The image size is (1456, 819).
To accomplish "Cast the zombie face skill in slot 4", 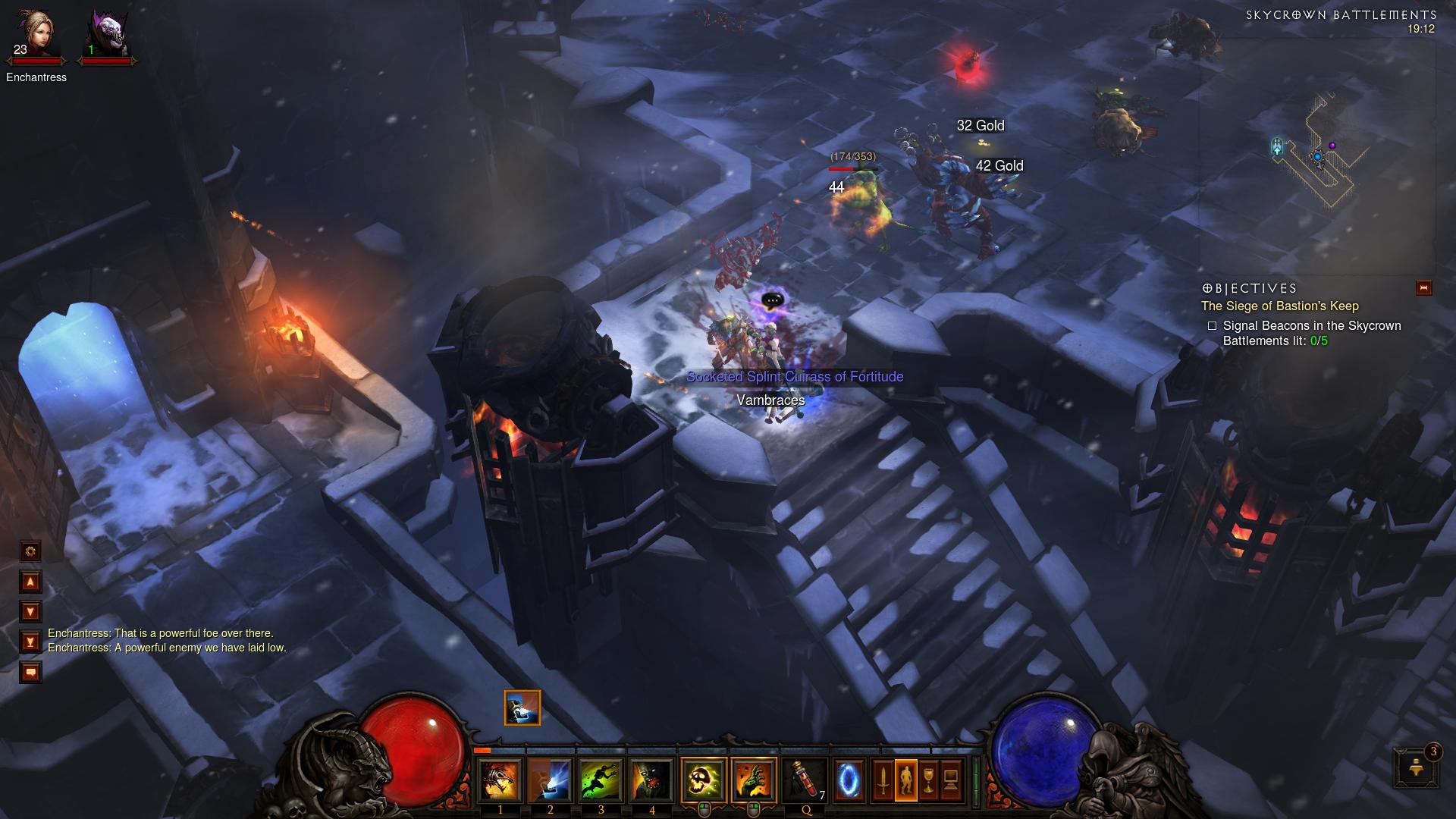I will 651,780.
